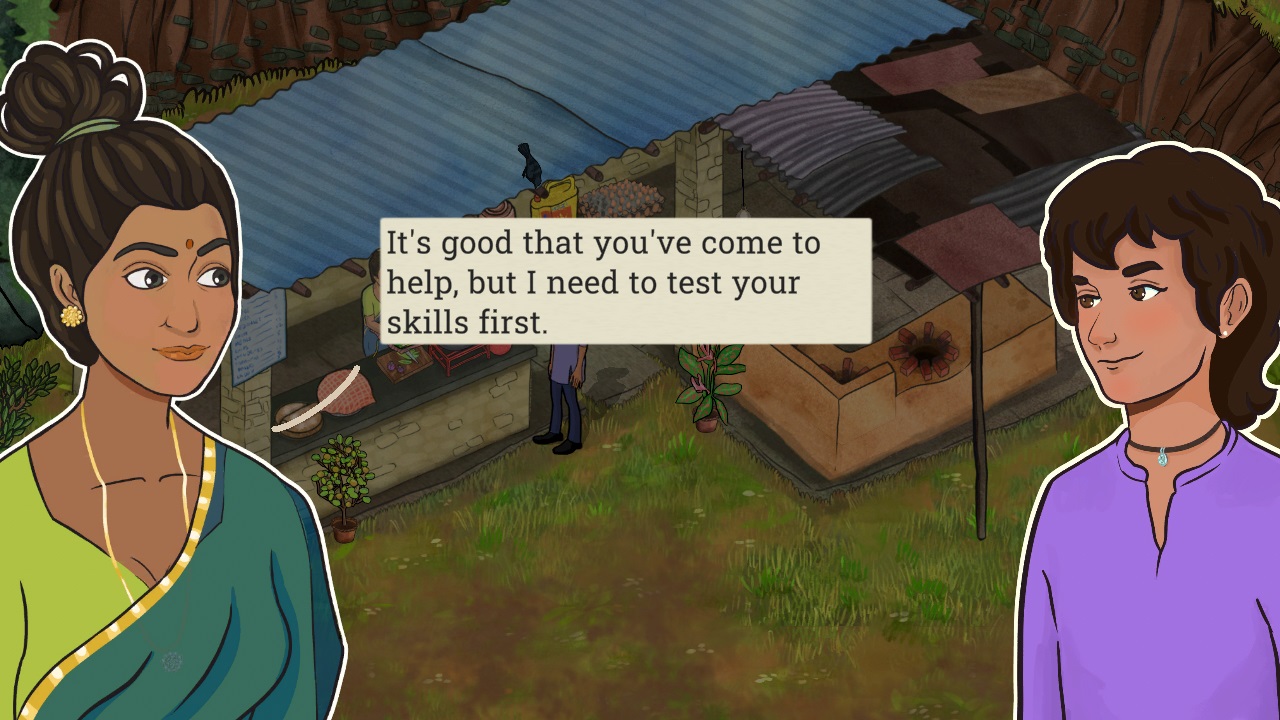Select the round bread basket on the counter
This screenshot has height=720, width=1280.
[x=298, y=420]
